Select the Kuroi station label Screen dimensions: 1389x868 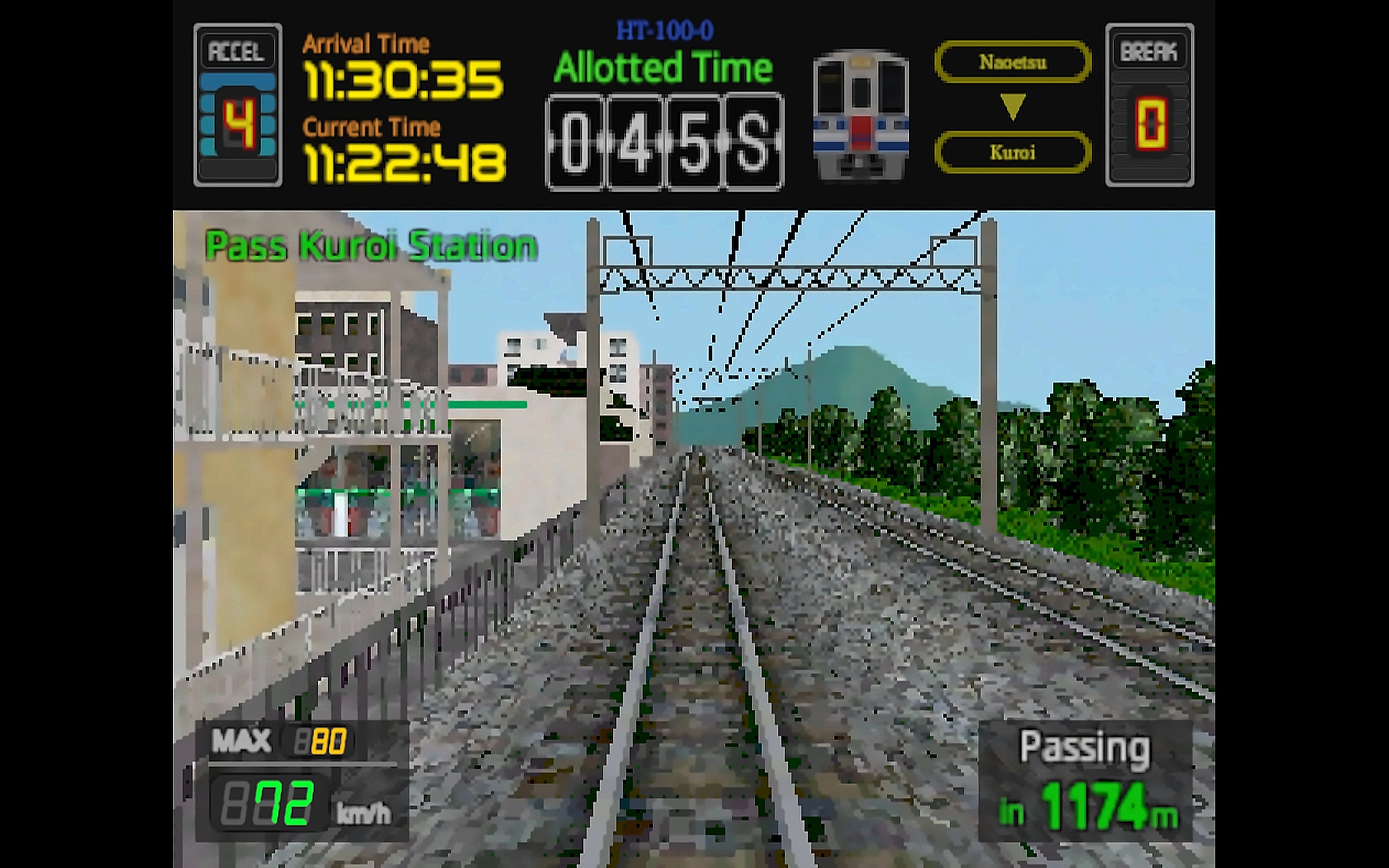tap(1013, 152)
